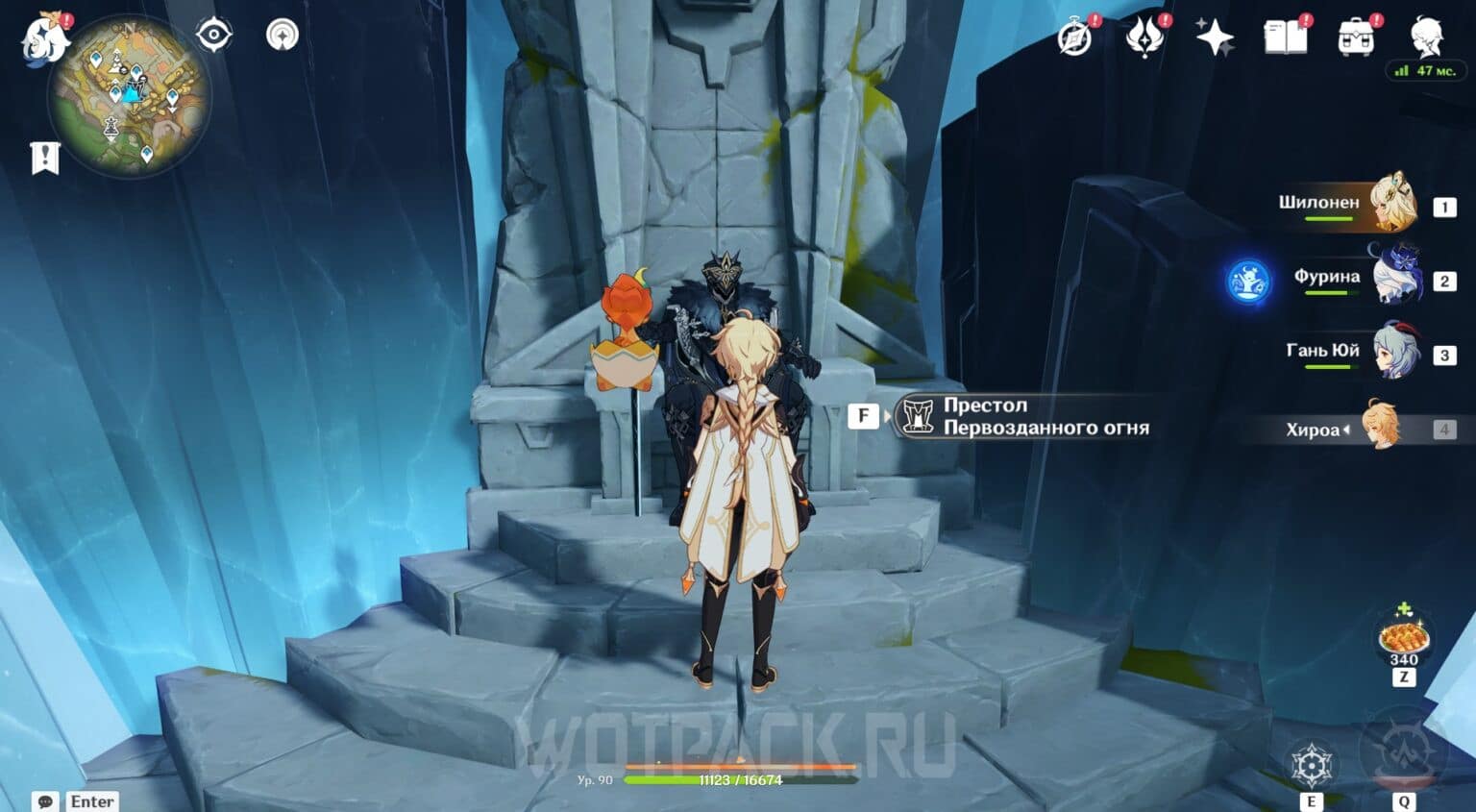Open the compass events icon
The image size is (1476, 812).
pyautogui.click(x=1075, y=38)
